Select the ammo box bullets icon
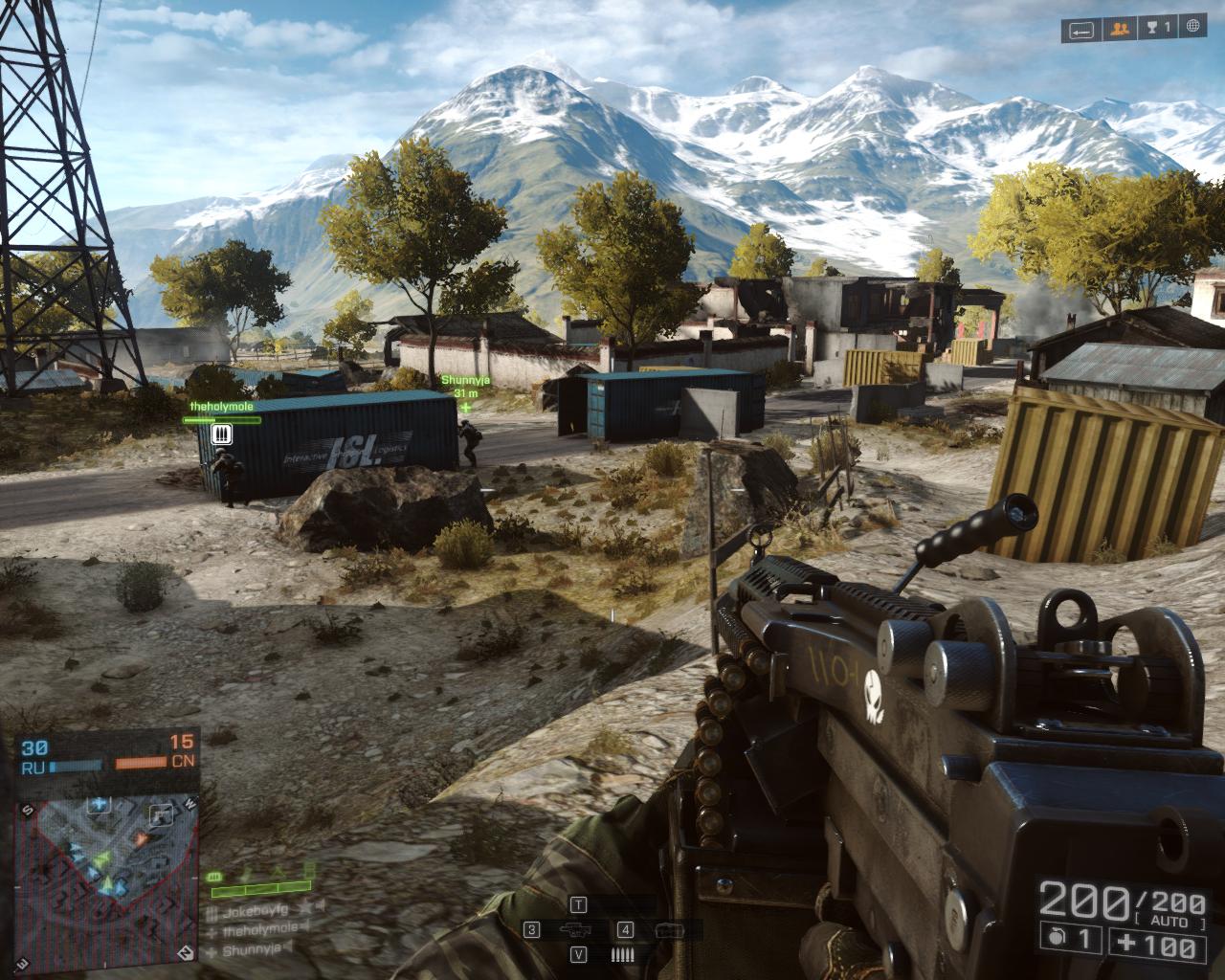The width and height of the screenshot is (1225, 980). coord(622,954)
